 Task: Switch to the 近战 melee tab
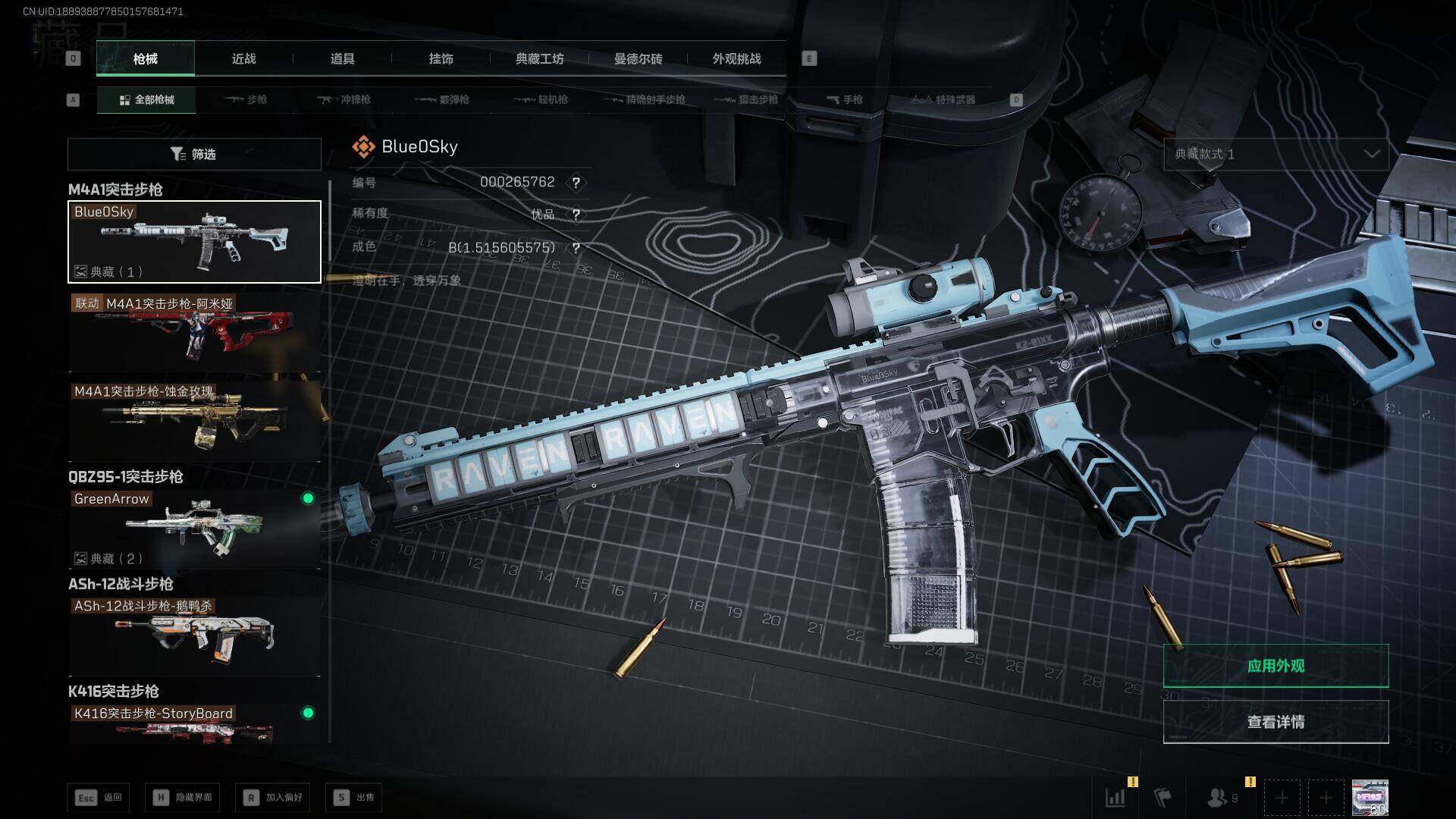click(243, 58)
